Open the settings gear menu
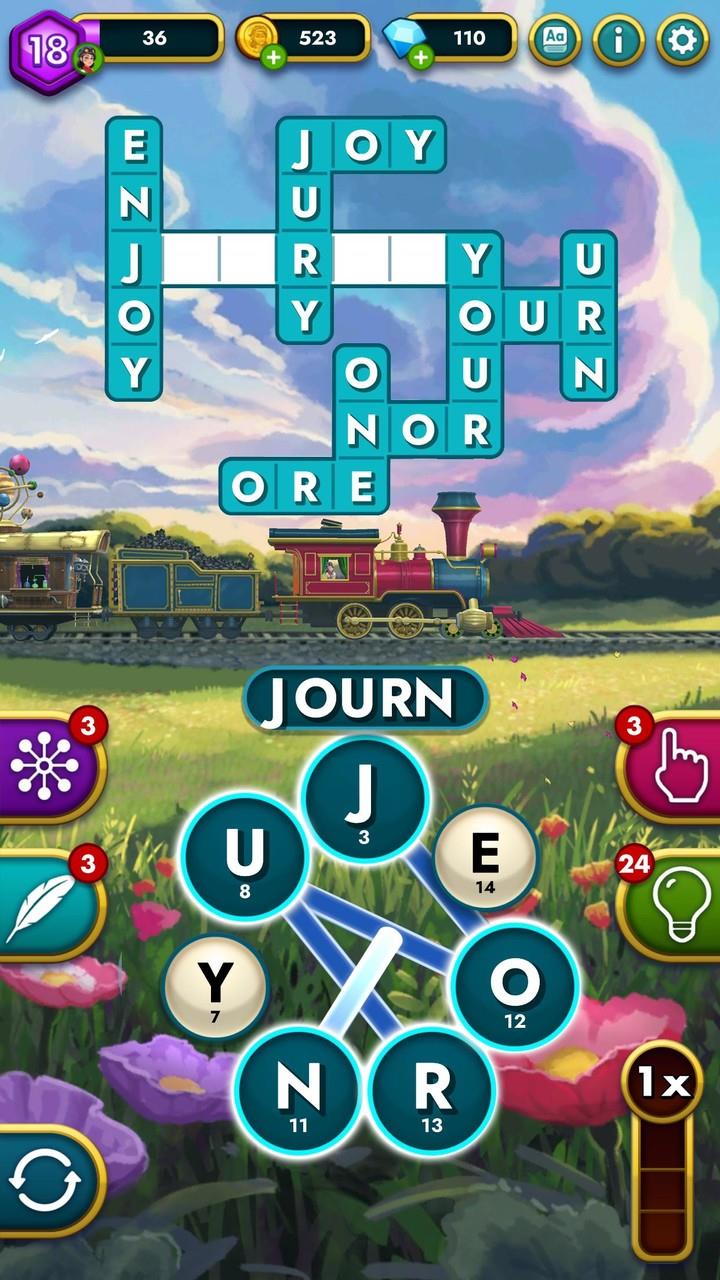Viewport: 720px width, 1280px height. tap(682, 40)
